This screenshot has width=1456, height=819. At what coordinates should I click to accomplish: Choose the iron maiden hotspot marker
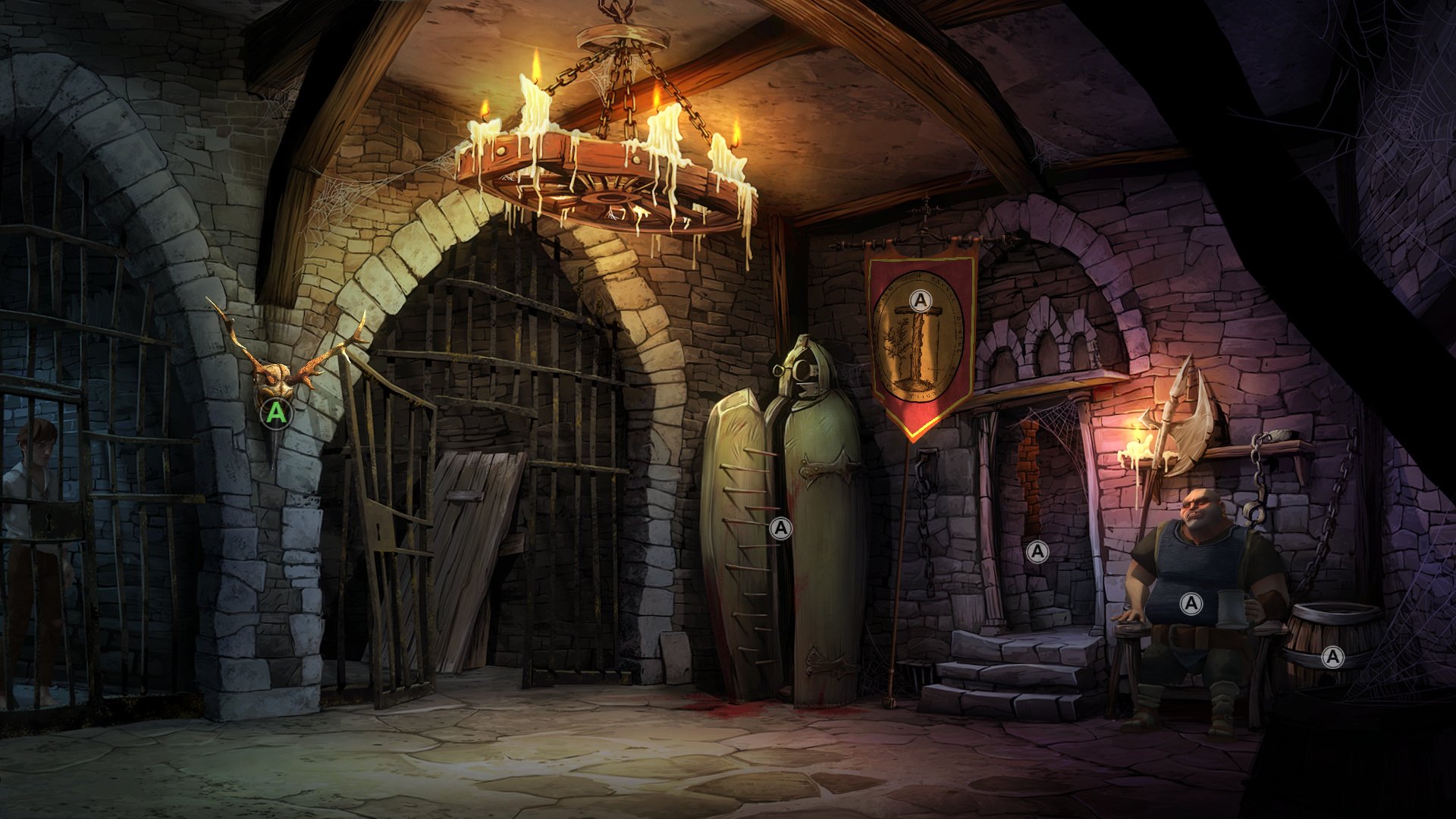pyautogui.click(x=780, y=528)
